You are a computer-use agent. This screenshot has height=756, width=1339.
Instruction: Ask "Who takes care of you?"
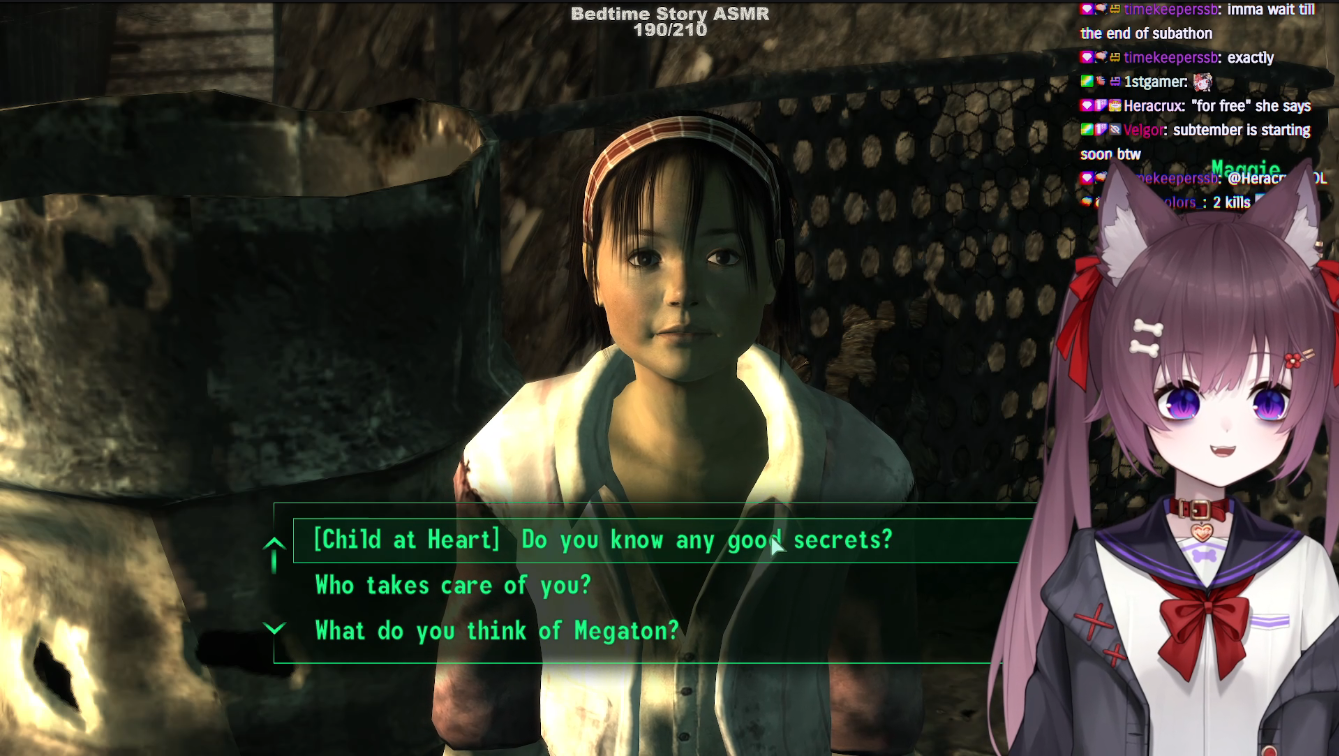(452, 585)
